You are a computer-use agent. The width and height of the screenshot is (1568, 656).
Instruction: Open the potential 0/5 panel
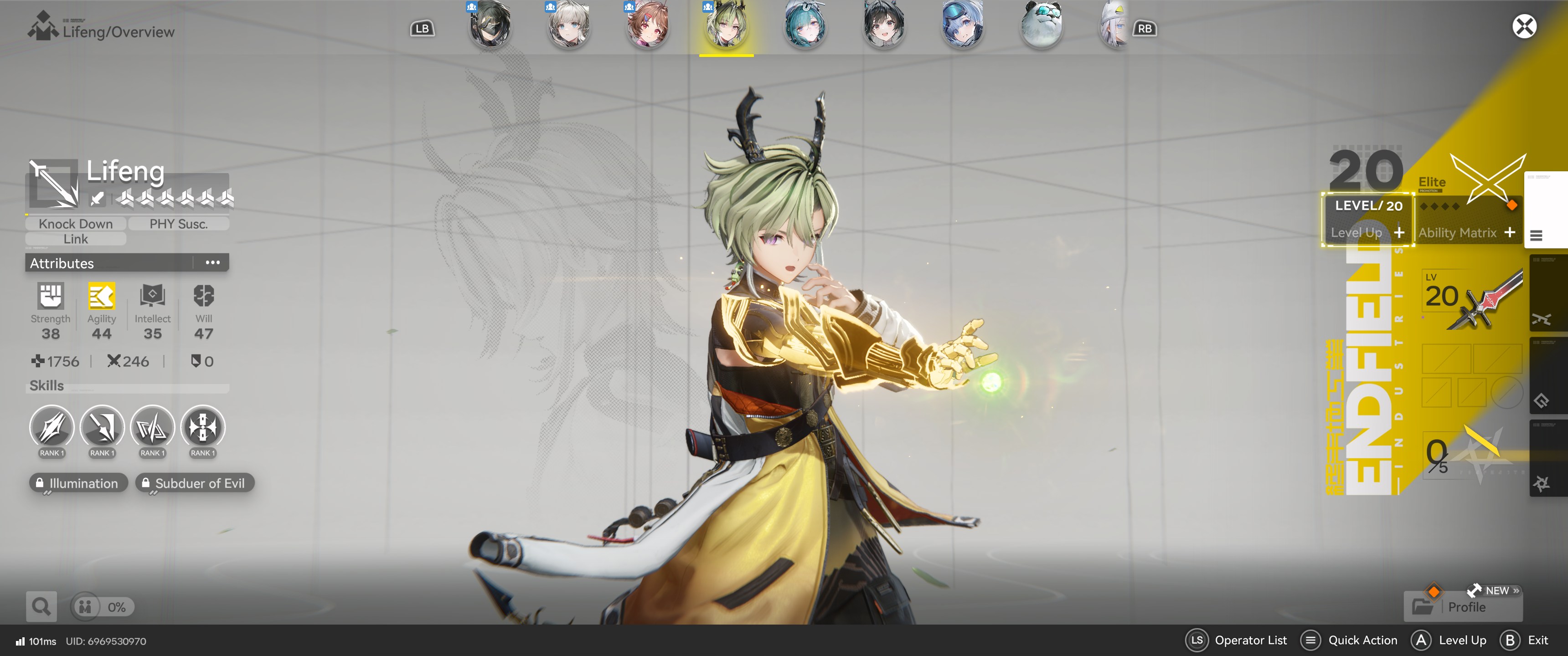(1466, 456)
